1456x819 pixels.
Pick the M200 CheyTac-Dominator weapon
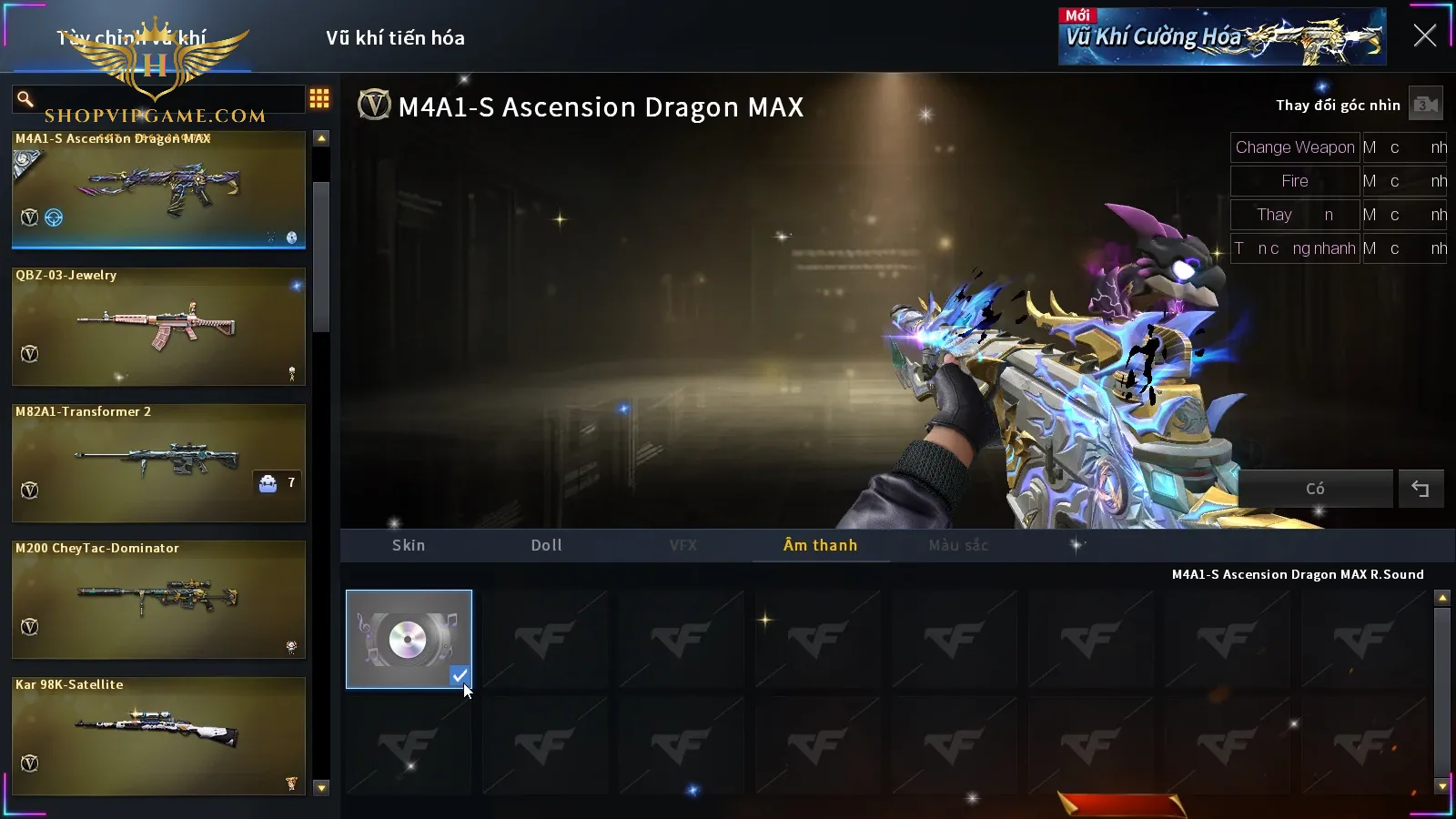[x=158, y=599]
